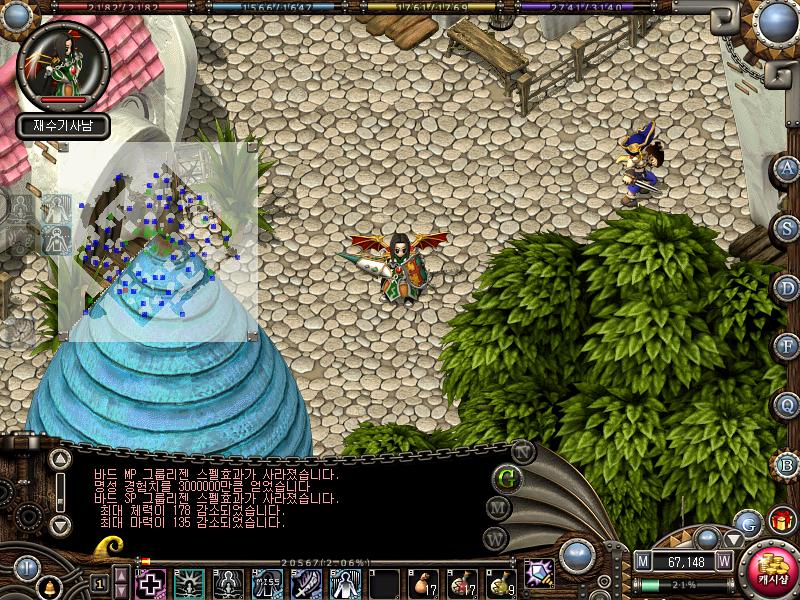Activate the white cross heal skill
Screen dimensions: 800x600
(x=150, y=582)
